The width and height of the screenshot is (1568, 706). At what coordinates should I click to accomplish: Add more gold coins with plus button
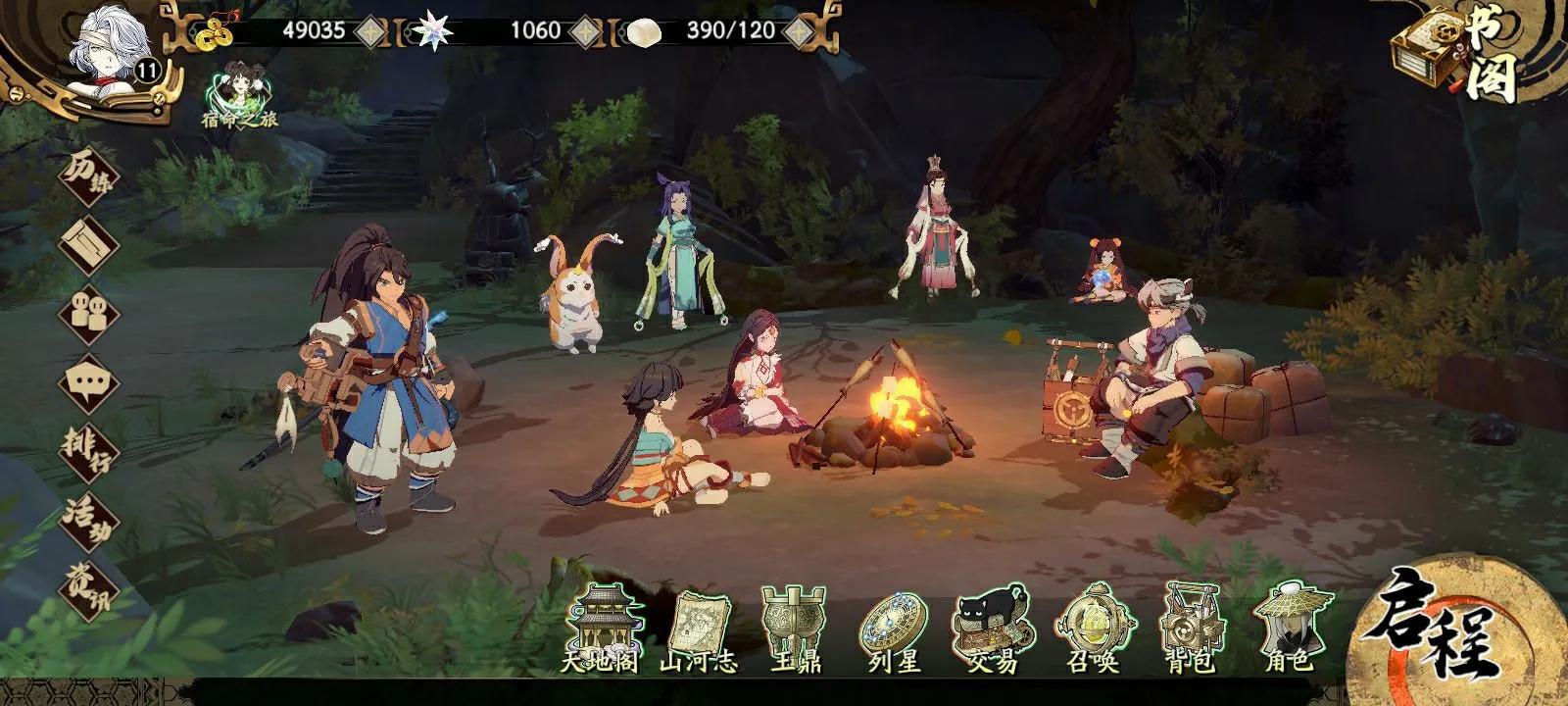click(x=369, y=31)
